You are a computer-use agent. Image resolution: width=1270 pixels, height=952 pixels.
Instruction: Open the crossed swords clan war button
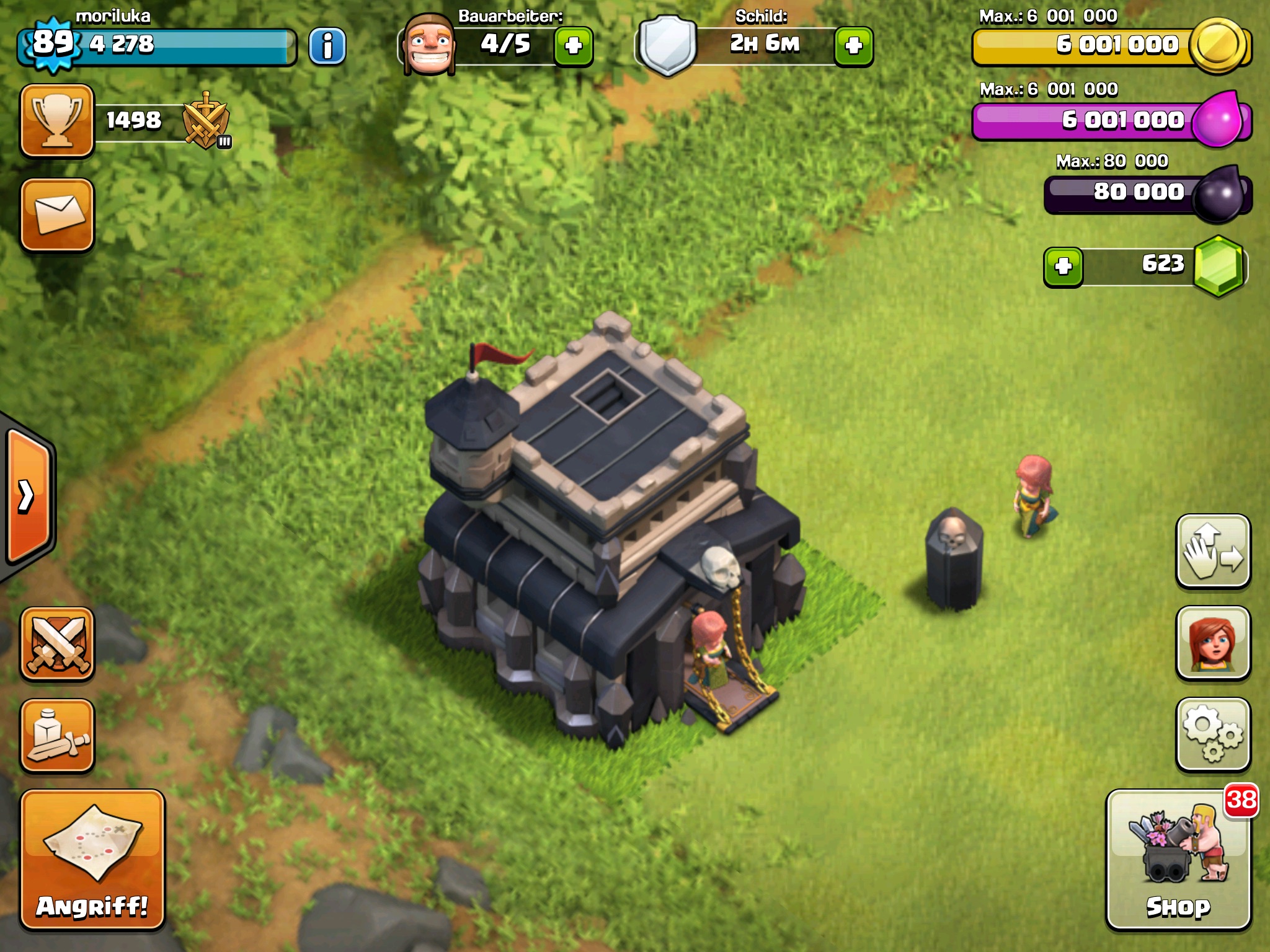57,644
